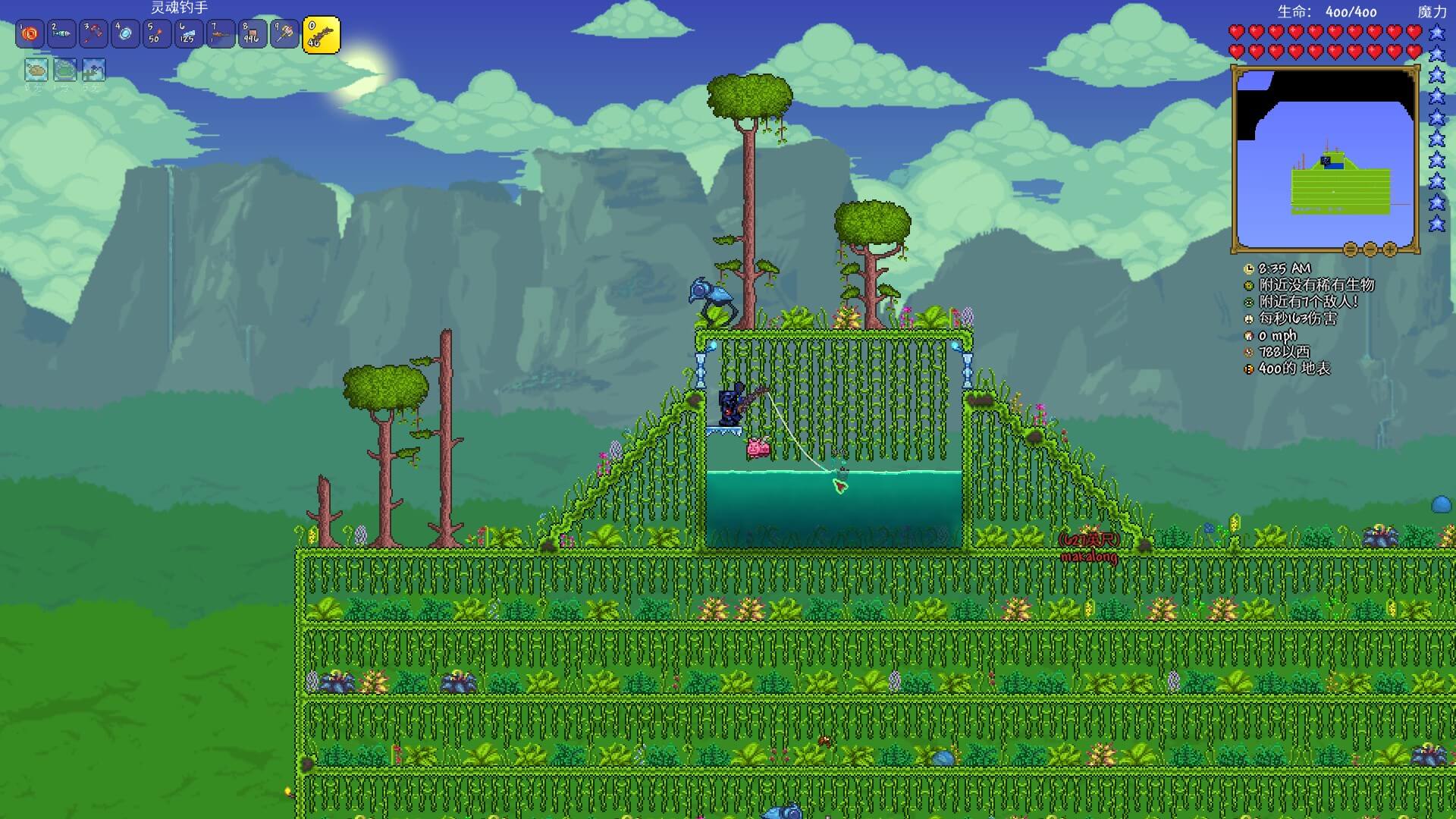The width and height of the screenshot is (1456, 819).
Task: Choose the ice blocks stack of 125
Action: 190,34
